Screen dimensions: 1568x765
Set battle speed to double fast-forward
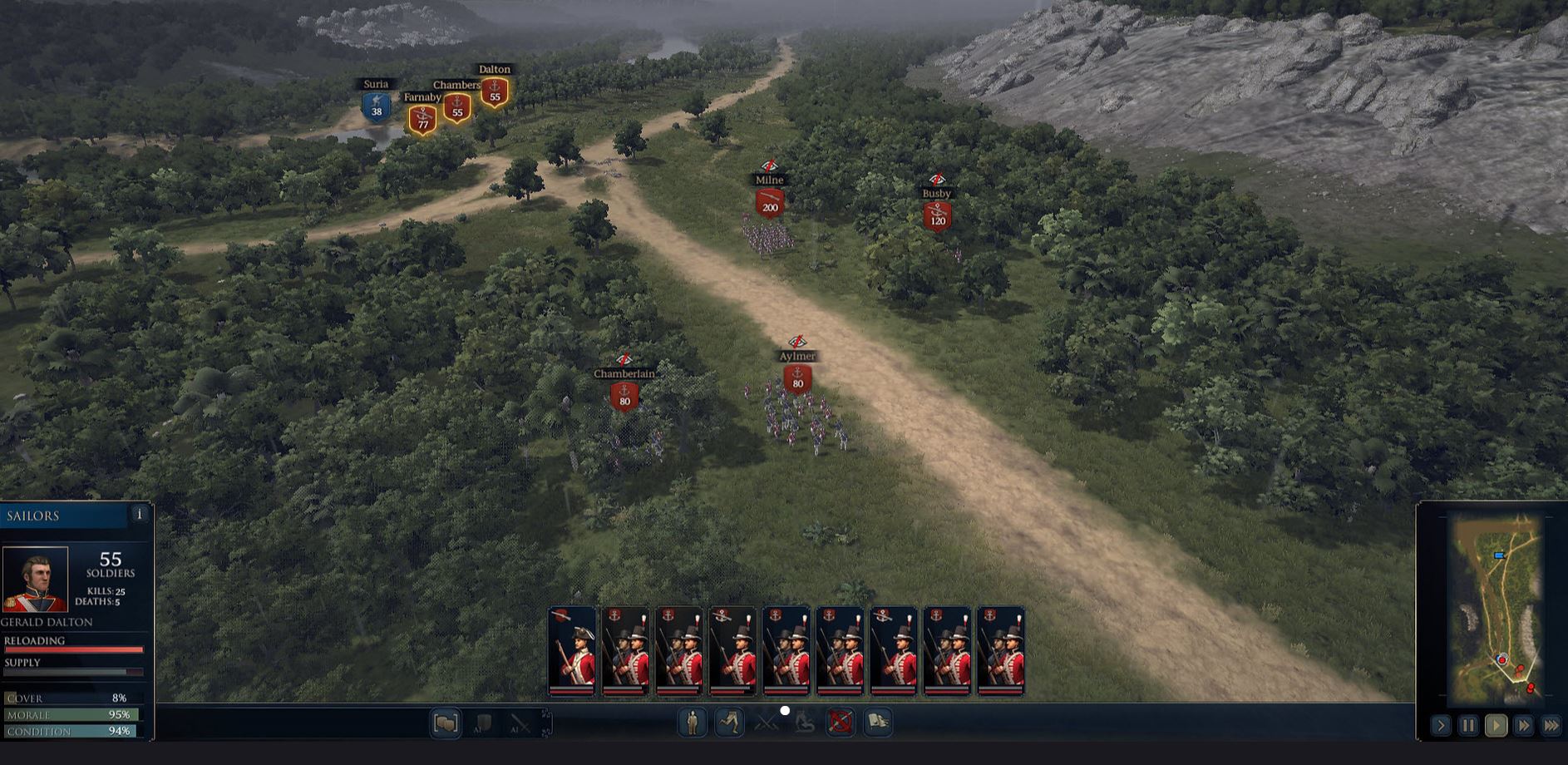[x=1523, y=726]
